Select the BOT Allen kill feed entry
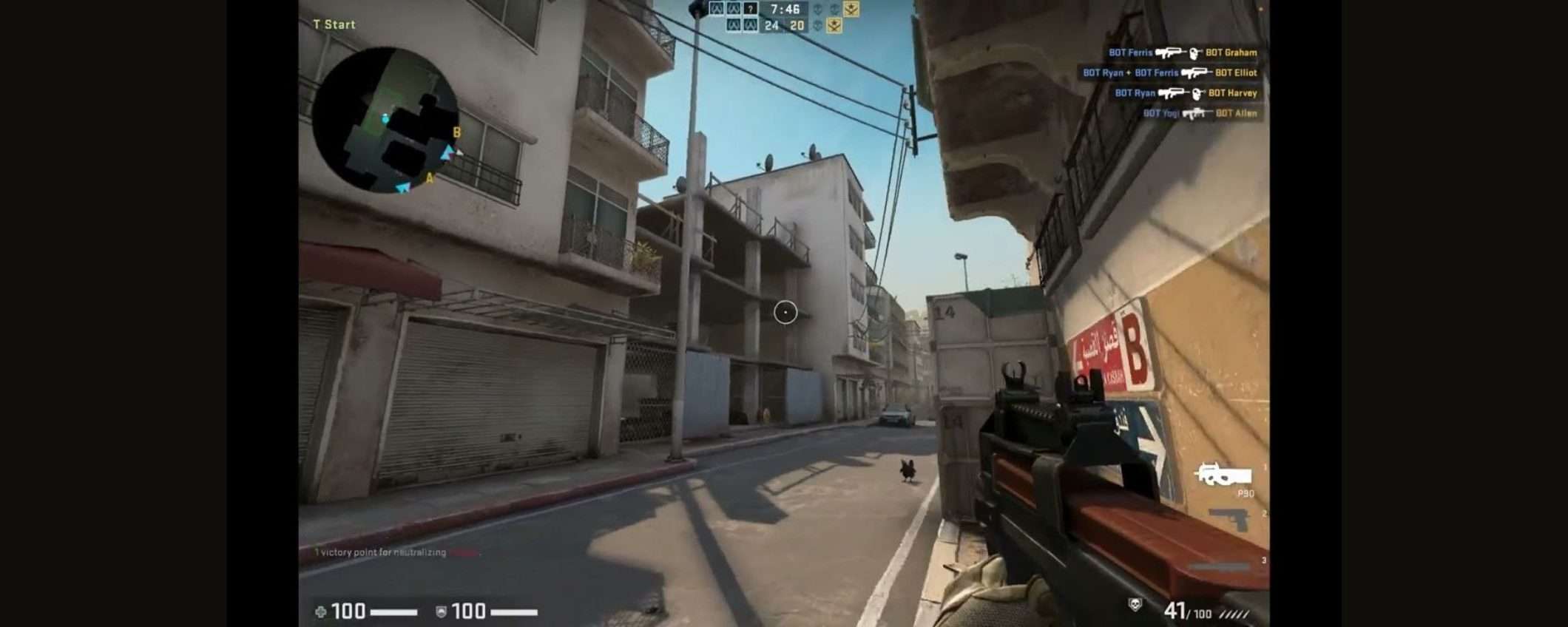The width and height of the screenshot is (1568, 627). pos(1199,113)
